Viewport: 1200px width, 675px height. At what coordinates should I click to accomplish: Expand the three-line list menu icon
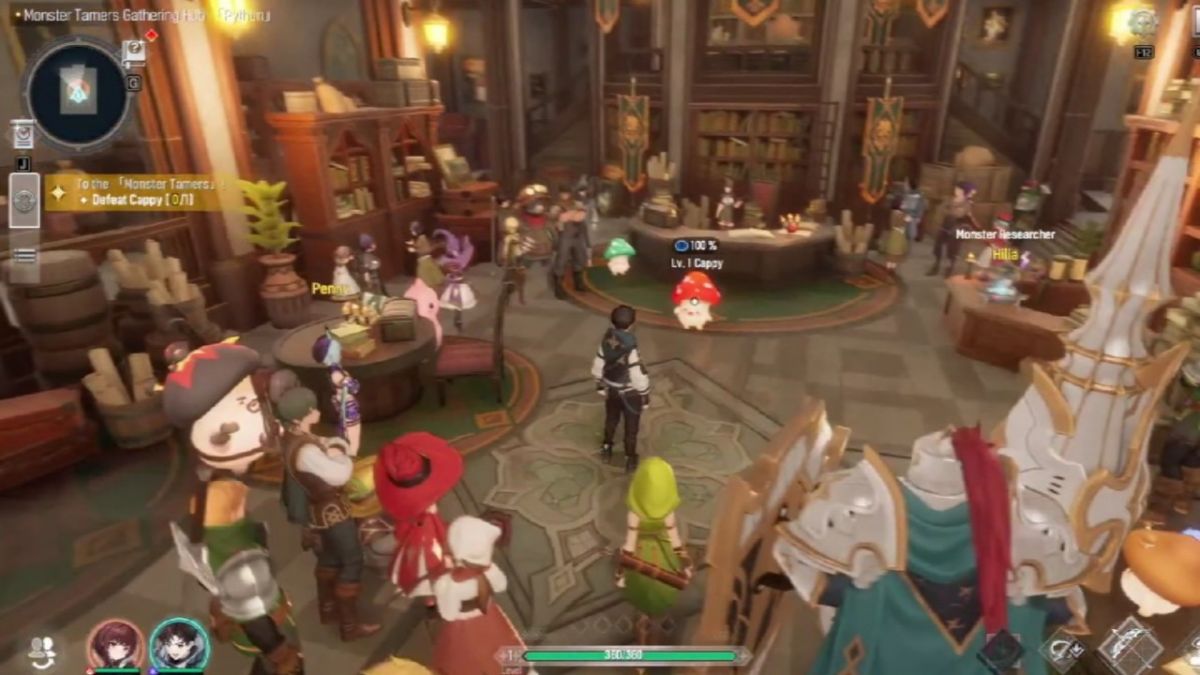click(24, 256)
